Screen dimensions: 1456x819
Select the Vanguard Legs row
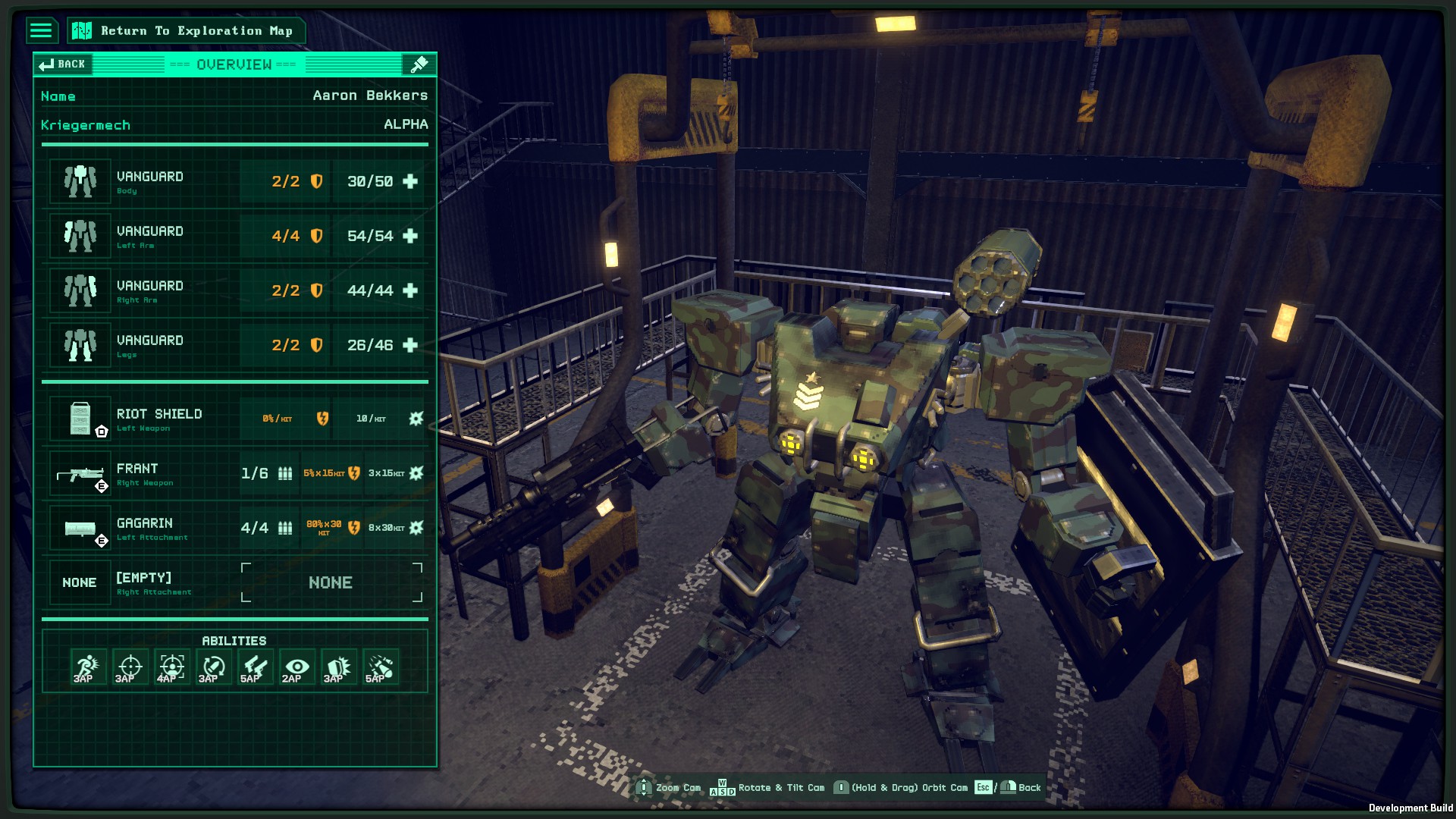(235, 345)
